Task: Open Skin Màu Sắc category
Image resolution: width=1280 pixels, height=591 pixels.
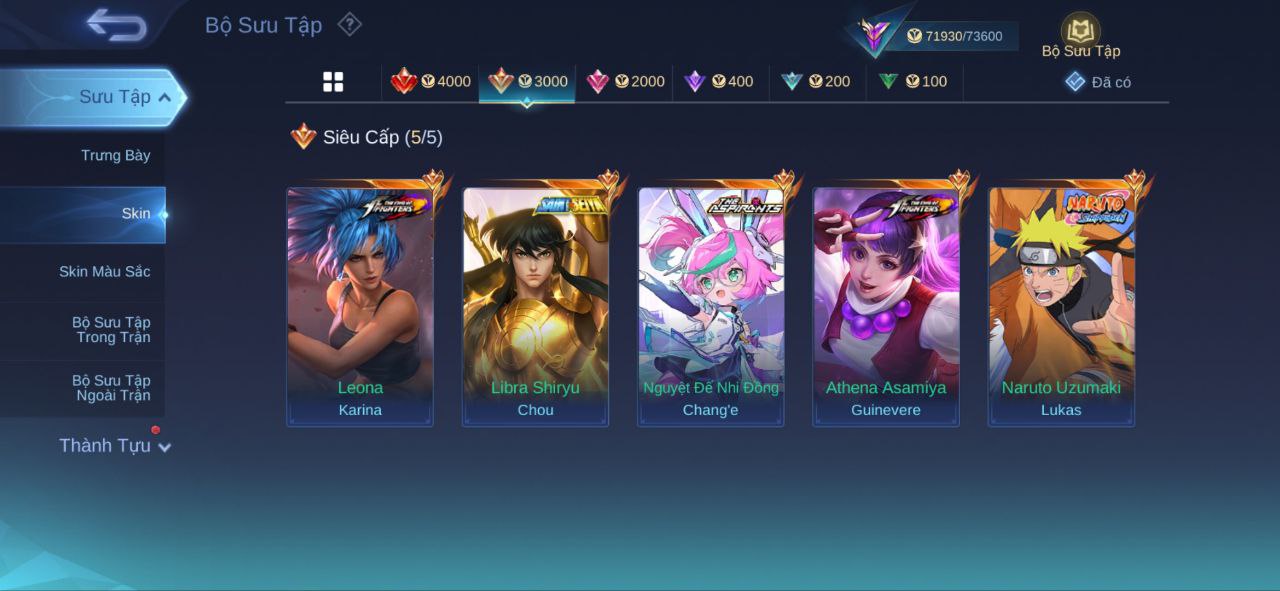Action: point(104,272)
